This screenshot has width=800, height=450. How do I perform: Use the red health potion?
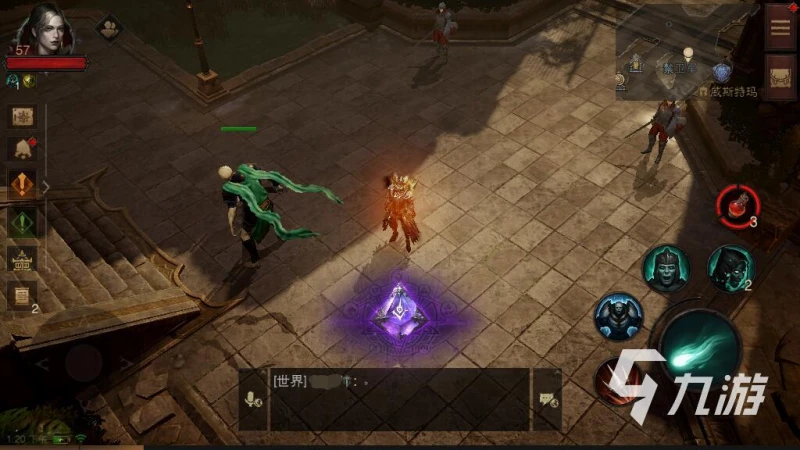736,205
